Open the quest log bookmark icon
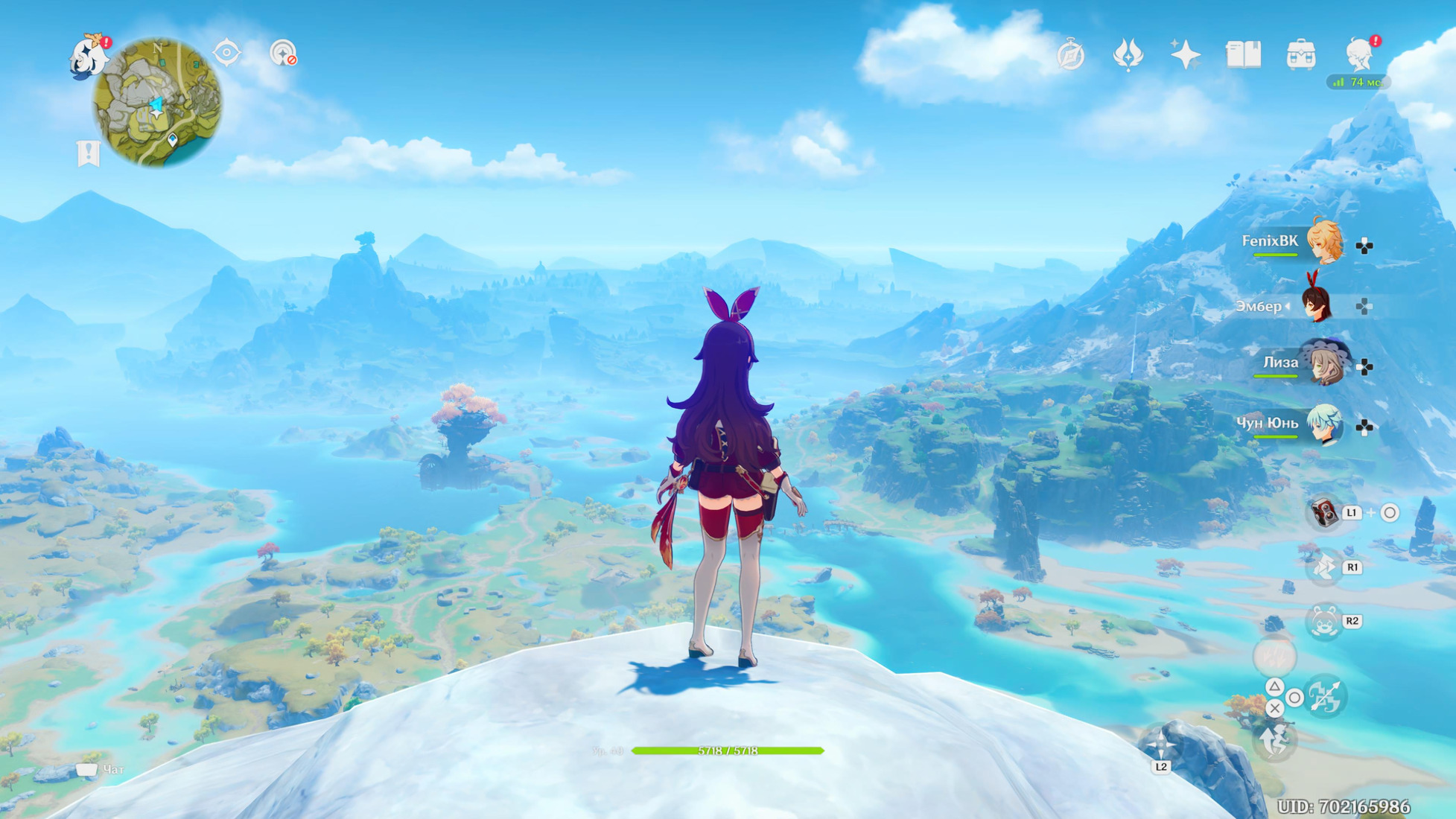This screenshot has width=1456, height=819. click(88, 153)
